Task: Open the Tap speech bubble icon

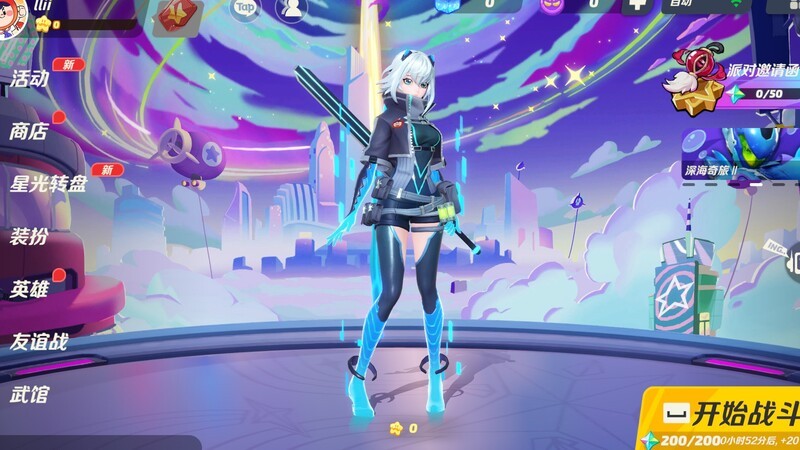Action: coord(245,9)
